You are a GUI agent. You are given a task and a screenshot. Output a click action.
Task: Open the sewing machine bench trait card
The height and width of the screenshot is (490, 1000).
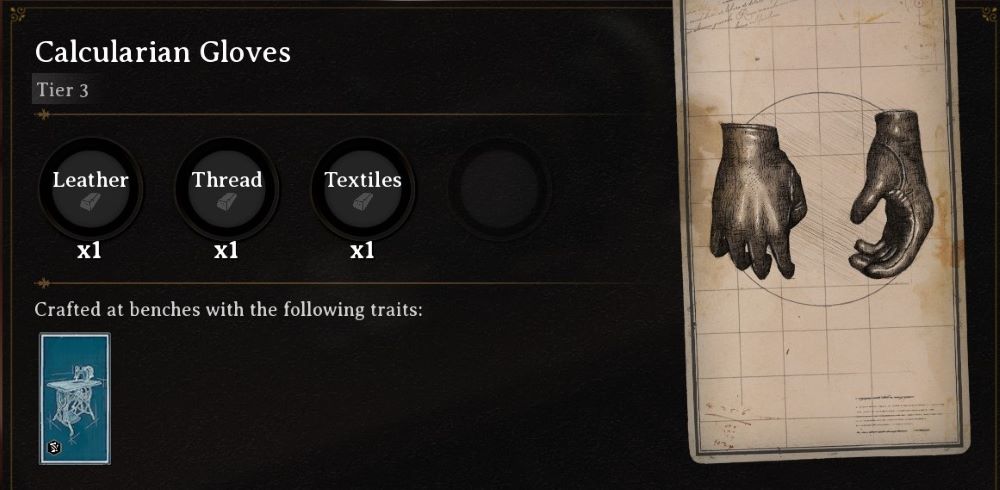click(x=75, y=398)
